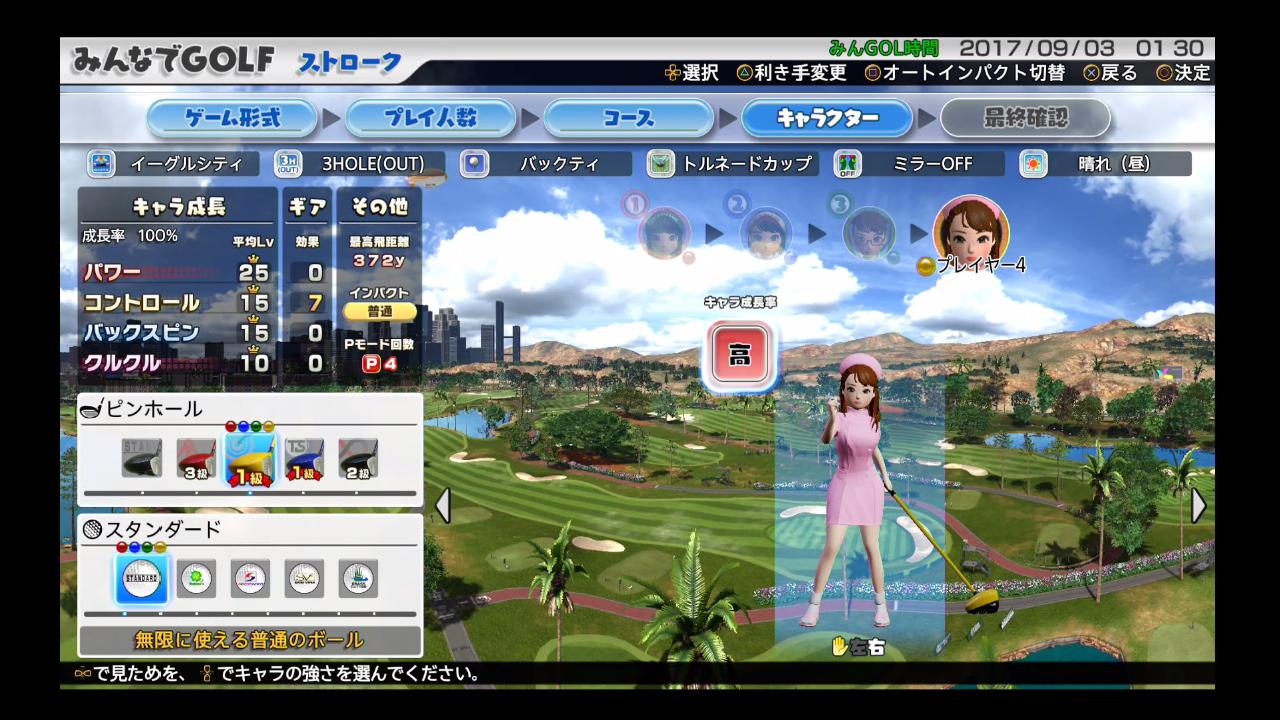Click the left character arrow
This screenshot has width=1280, height=720.
point(442,506)
